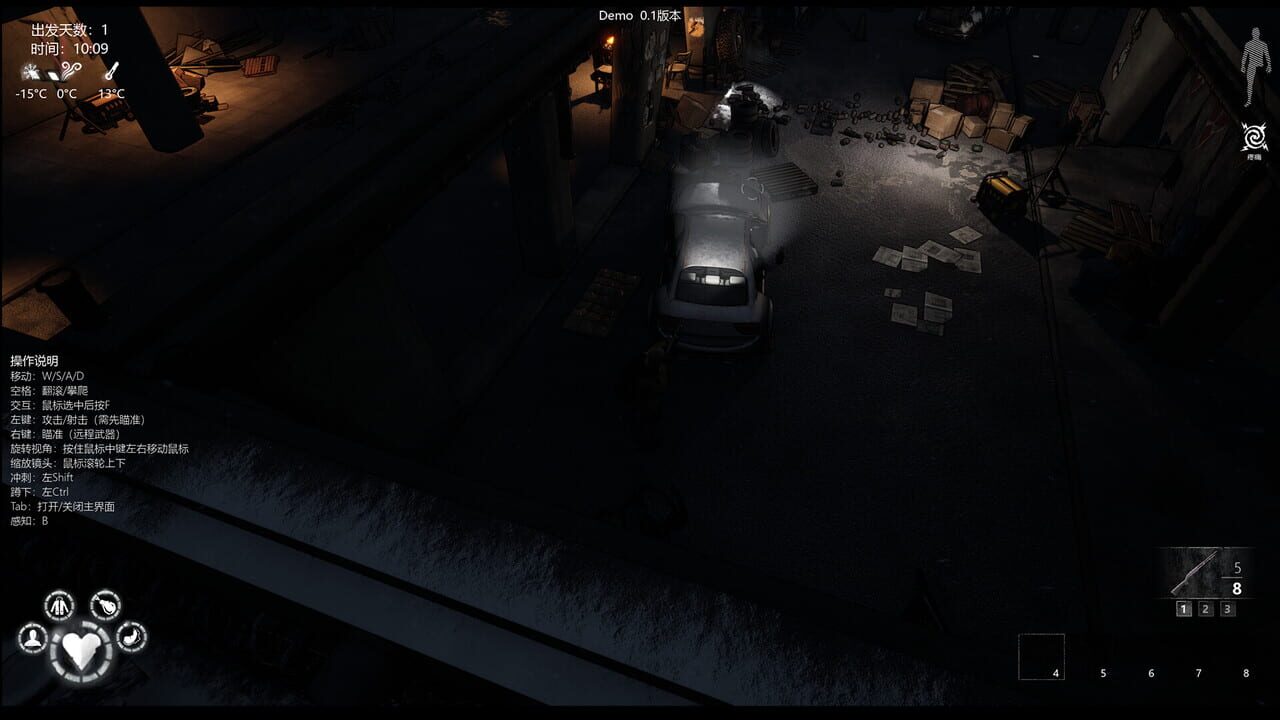Enable ammo type 3 below the weapon slot
The image size is (1280, 720).
click(1228, 608)
